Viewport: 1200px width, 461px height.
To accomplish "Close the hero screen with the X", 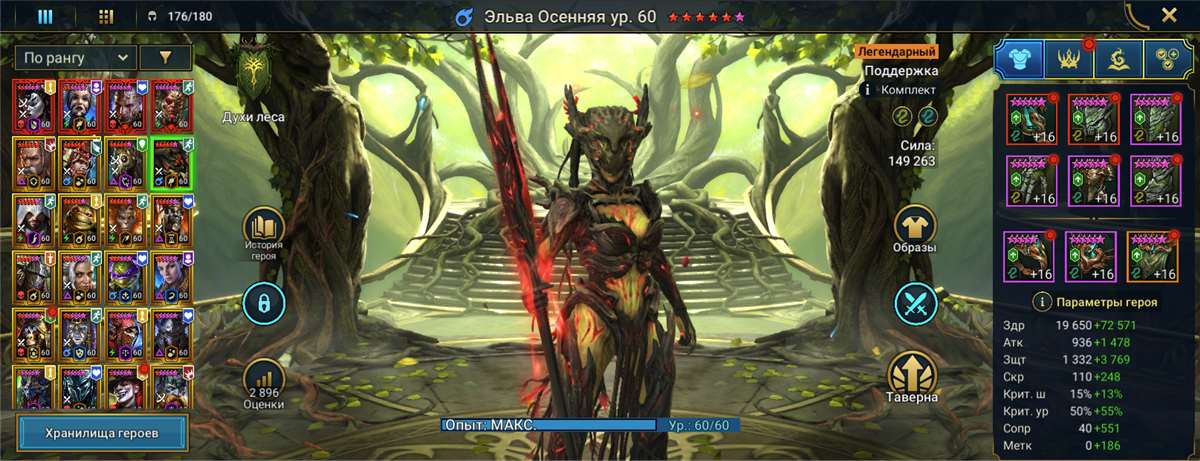I will click(1168, 15).
